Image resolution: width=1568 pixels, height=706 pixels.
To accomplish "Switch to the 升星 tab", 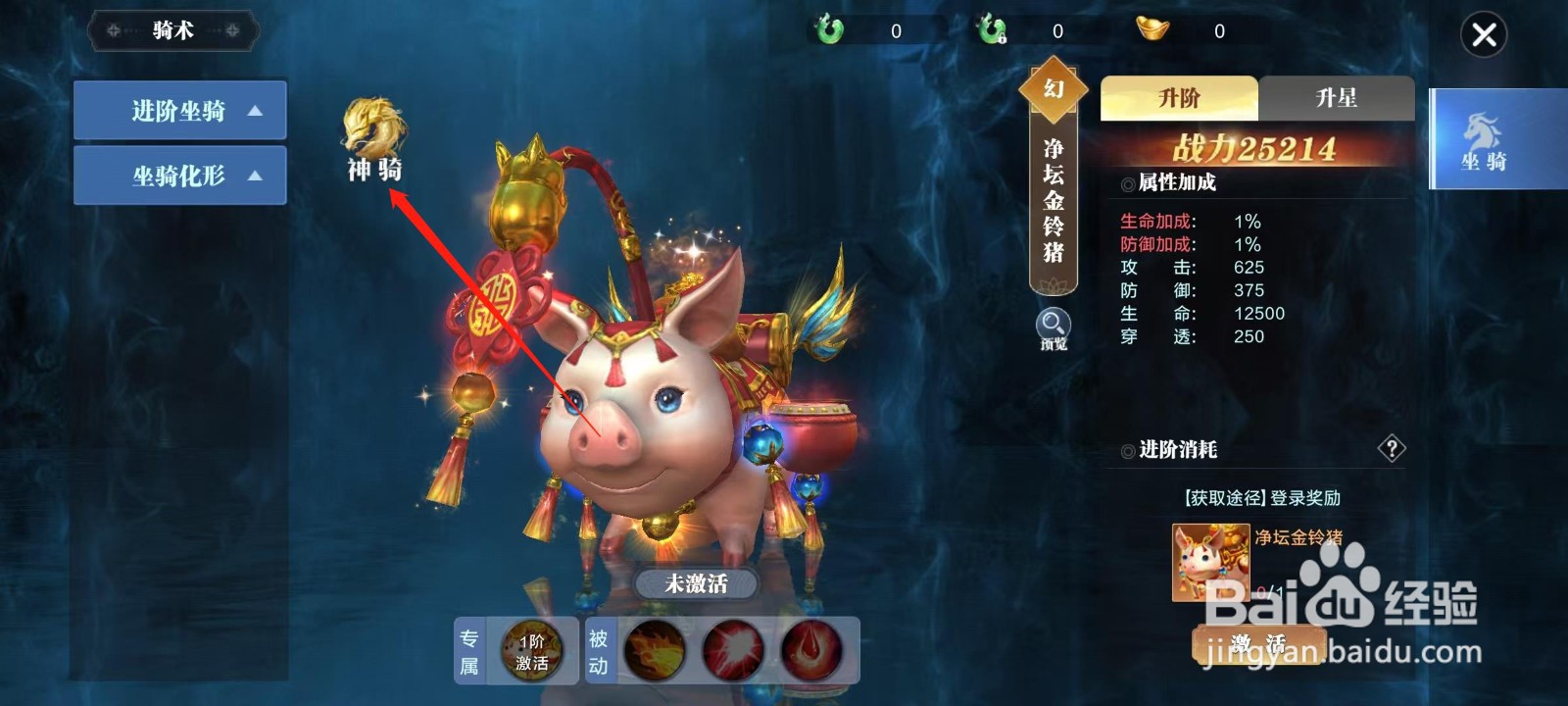I will click(1336, 98).
